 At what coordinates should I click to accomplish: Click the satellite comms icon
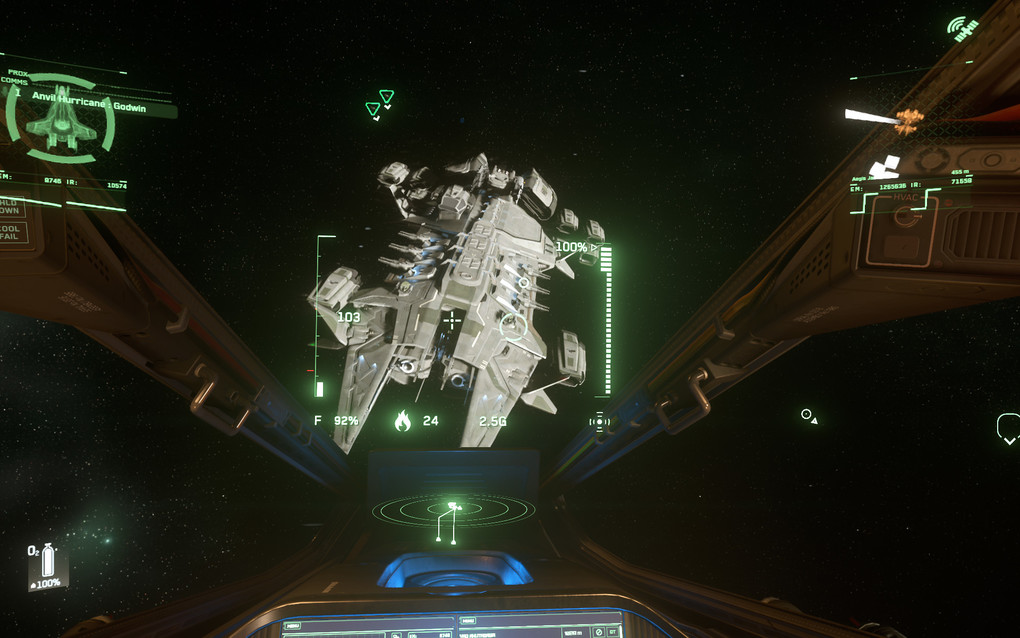(963, 29)
